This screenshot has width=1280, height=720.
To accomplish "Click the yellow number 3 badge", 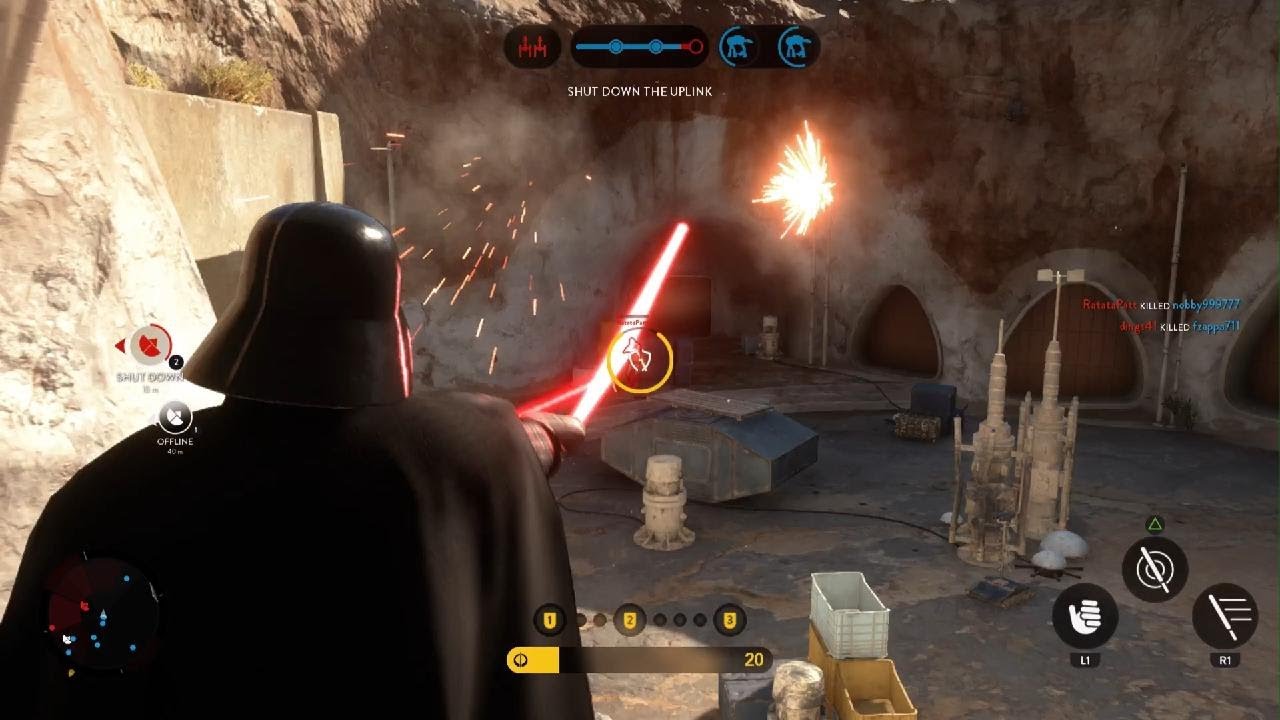I will pos(730,621).
